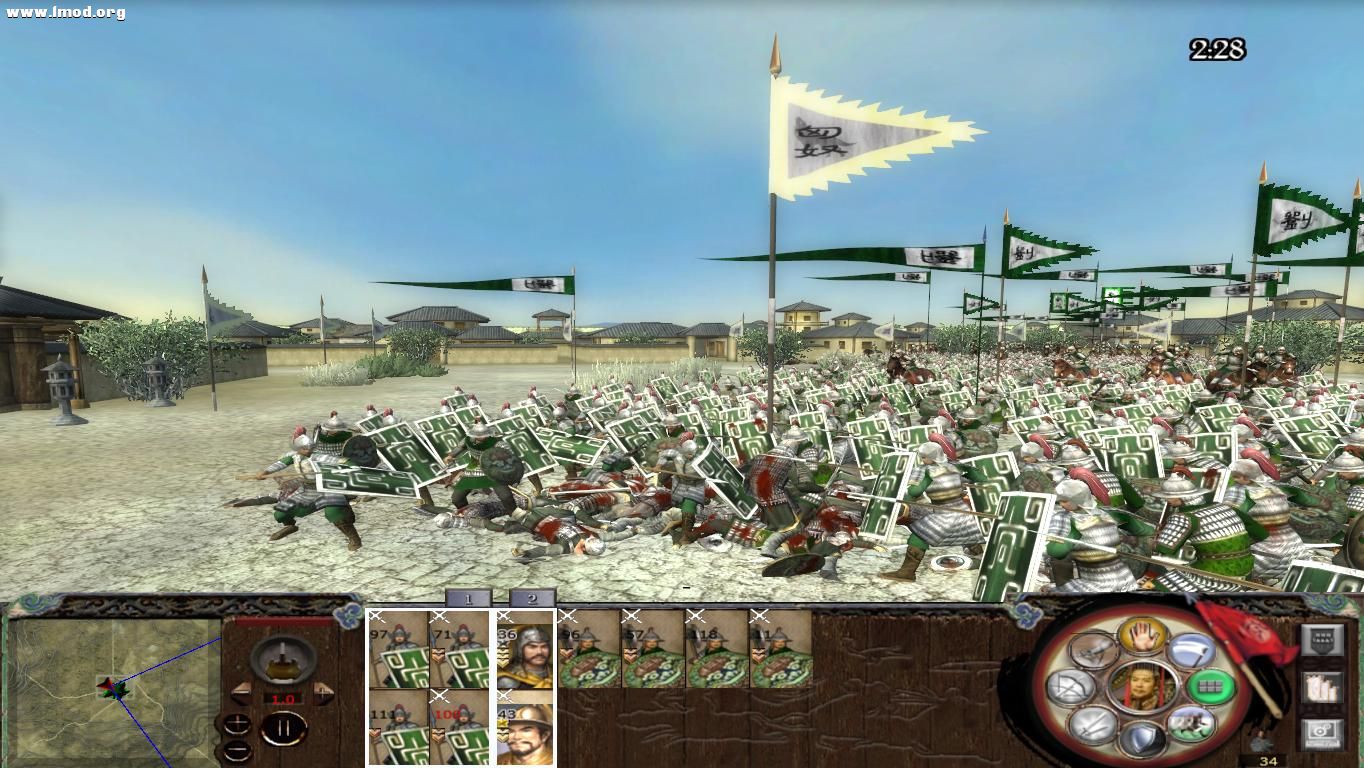Decrease game speed with the left arrow
Viewport: 1364px width, 768px height.
[x=242, y=693]
